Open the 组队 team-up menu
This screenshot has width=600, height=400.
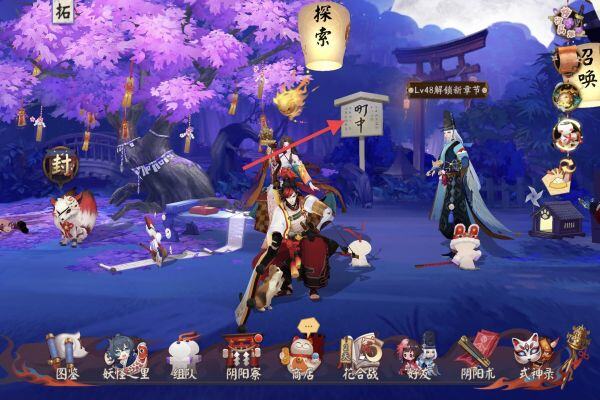pyautogui.click(x=181, y=356)
